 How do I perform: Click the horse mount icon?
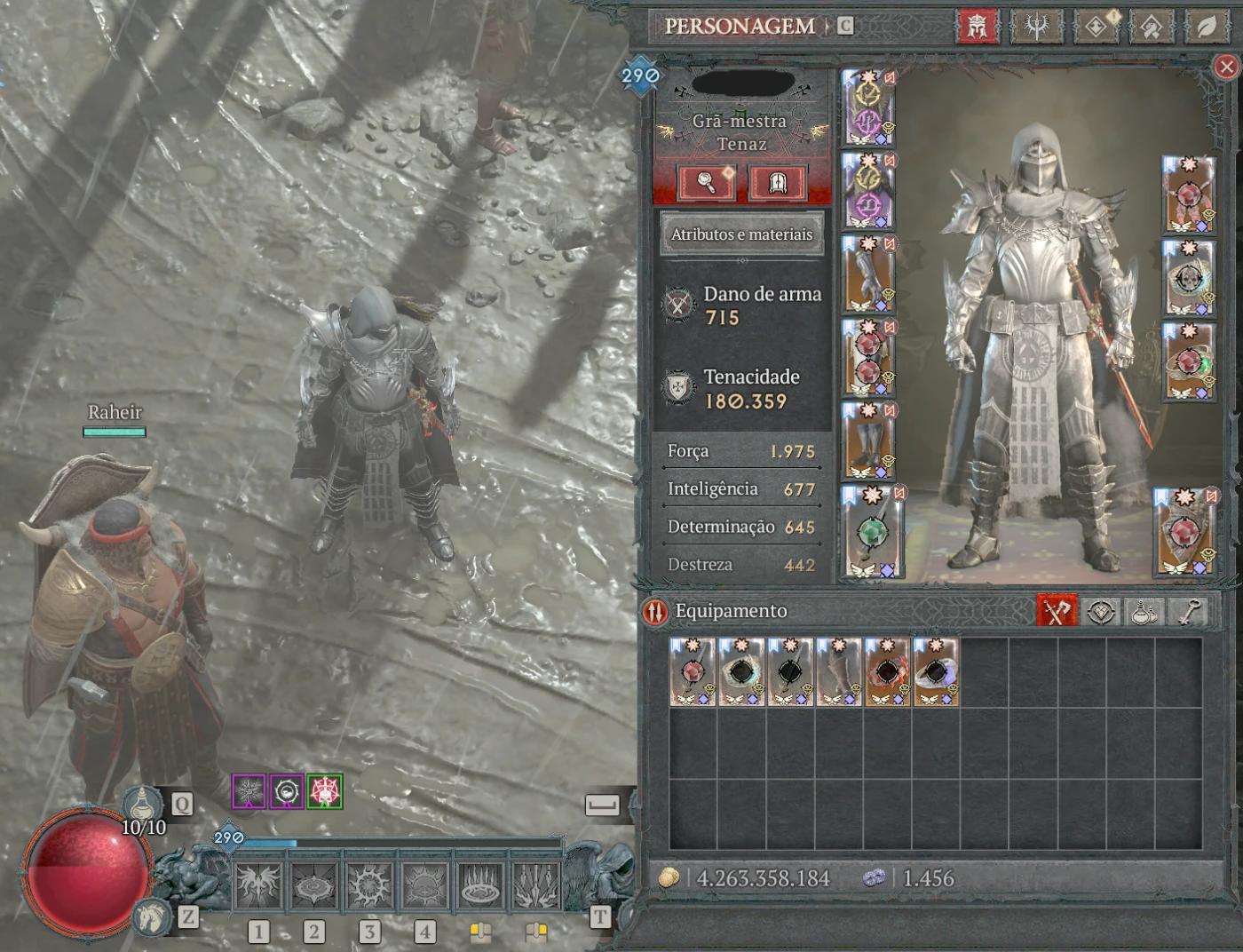pos(152,916)
